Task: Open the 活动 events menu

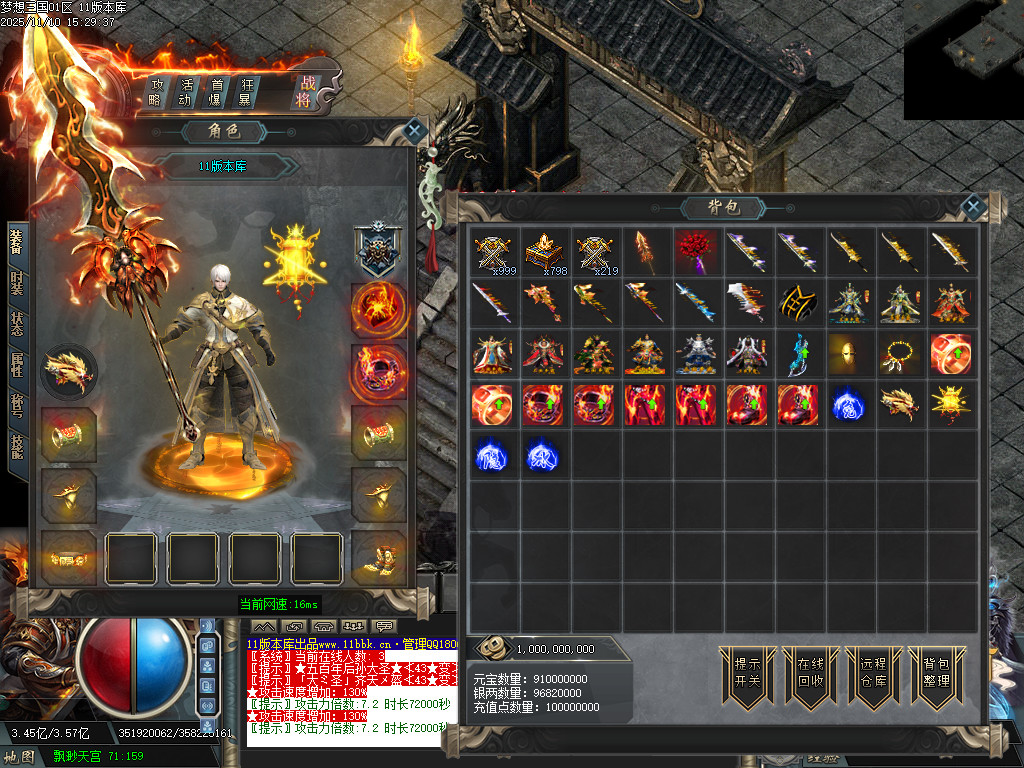Action: pos(185,92)
